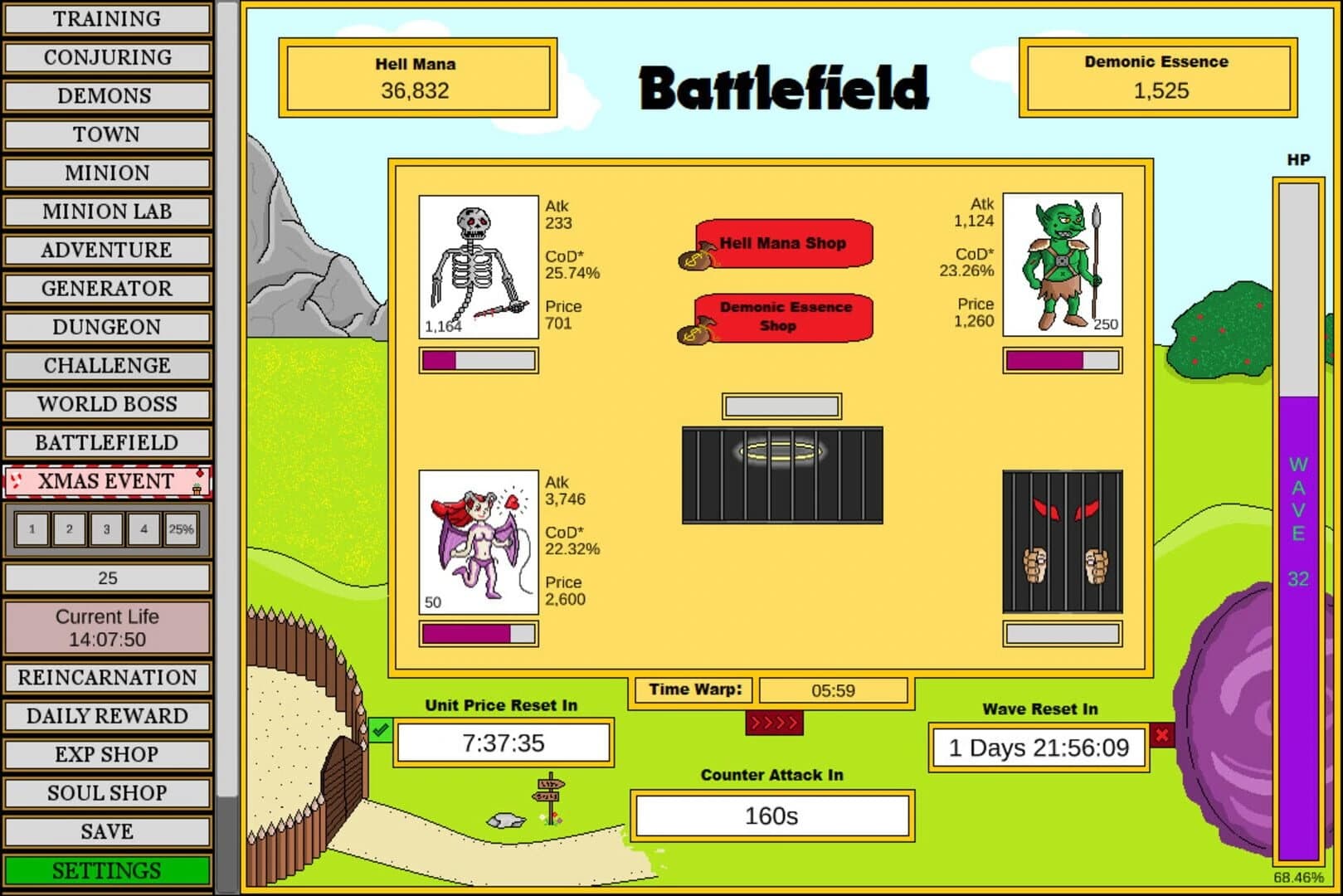The image size is (1343, 896).
Task: Open the empty cage in the battlefield center
Action: click(781, 473)
